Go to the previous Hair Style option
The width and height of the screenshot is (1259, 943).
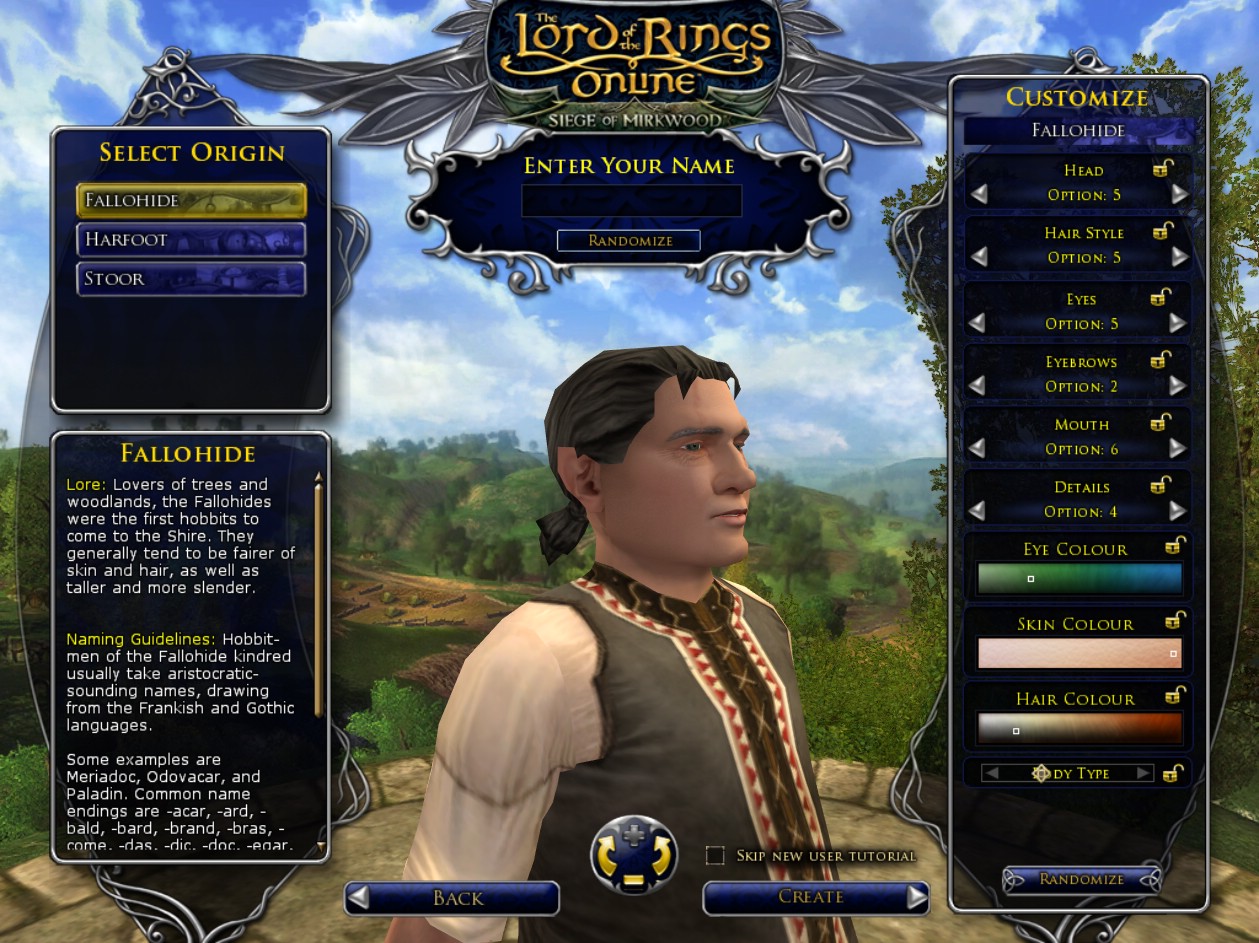(978, 257)
